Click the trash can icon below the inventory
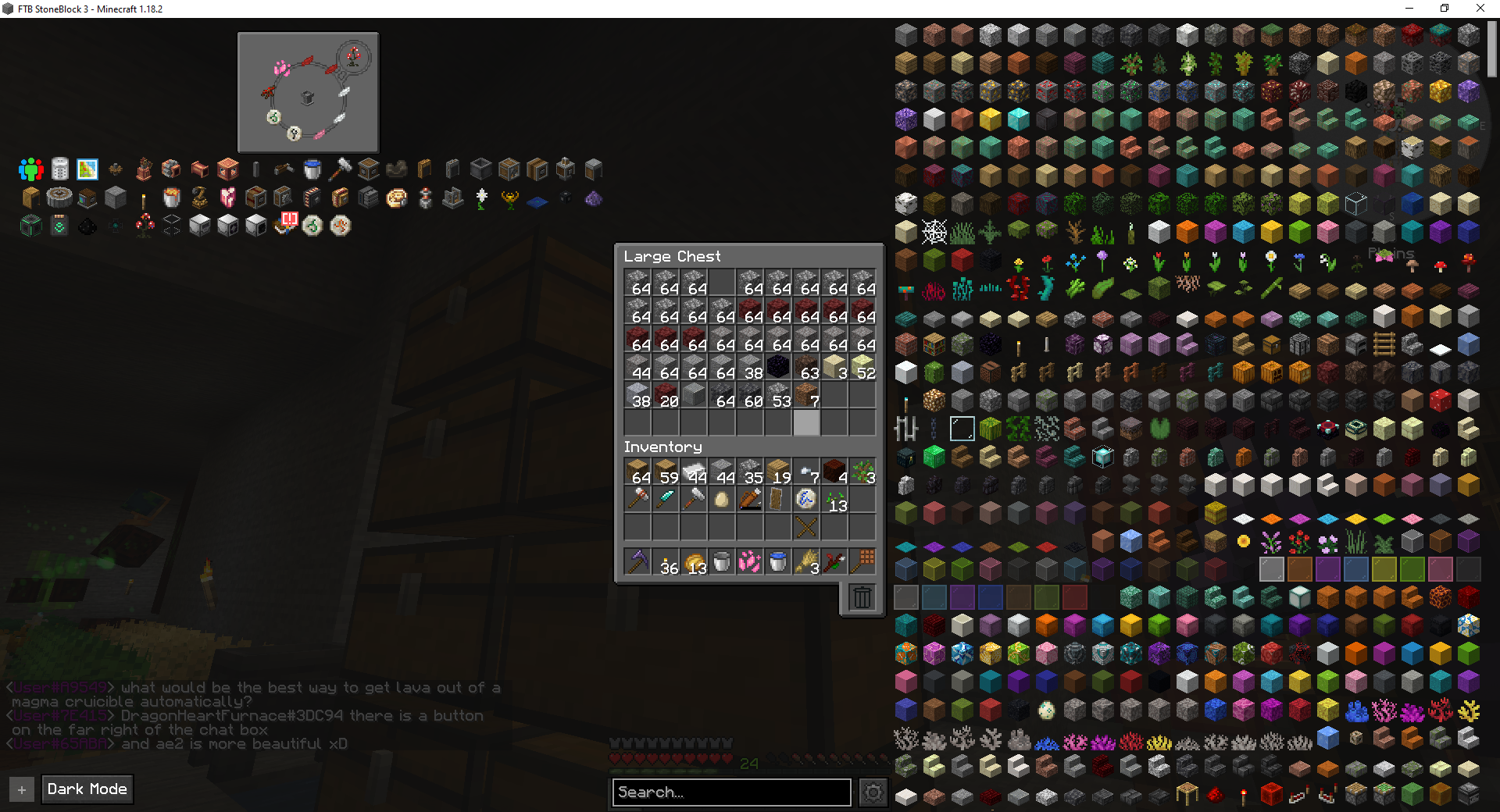This screenshot has height=812, width=1500. pyautogui.click(x=862, y=597)
